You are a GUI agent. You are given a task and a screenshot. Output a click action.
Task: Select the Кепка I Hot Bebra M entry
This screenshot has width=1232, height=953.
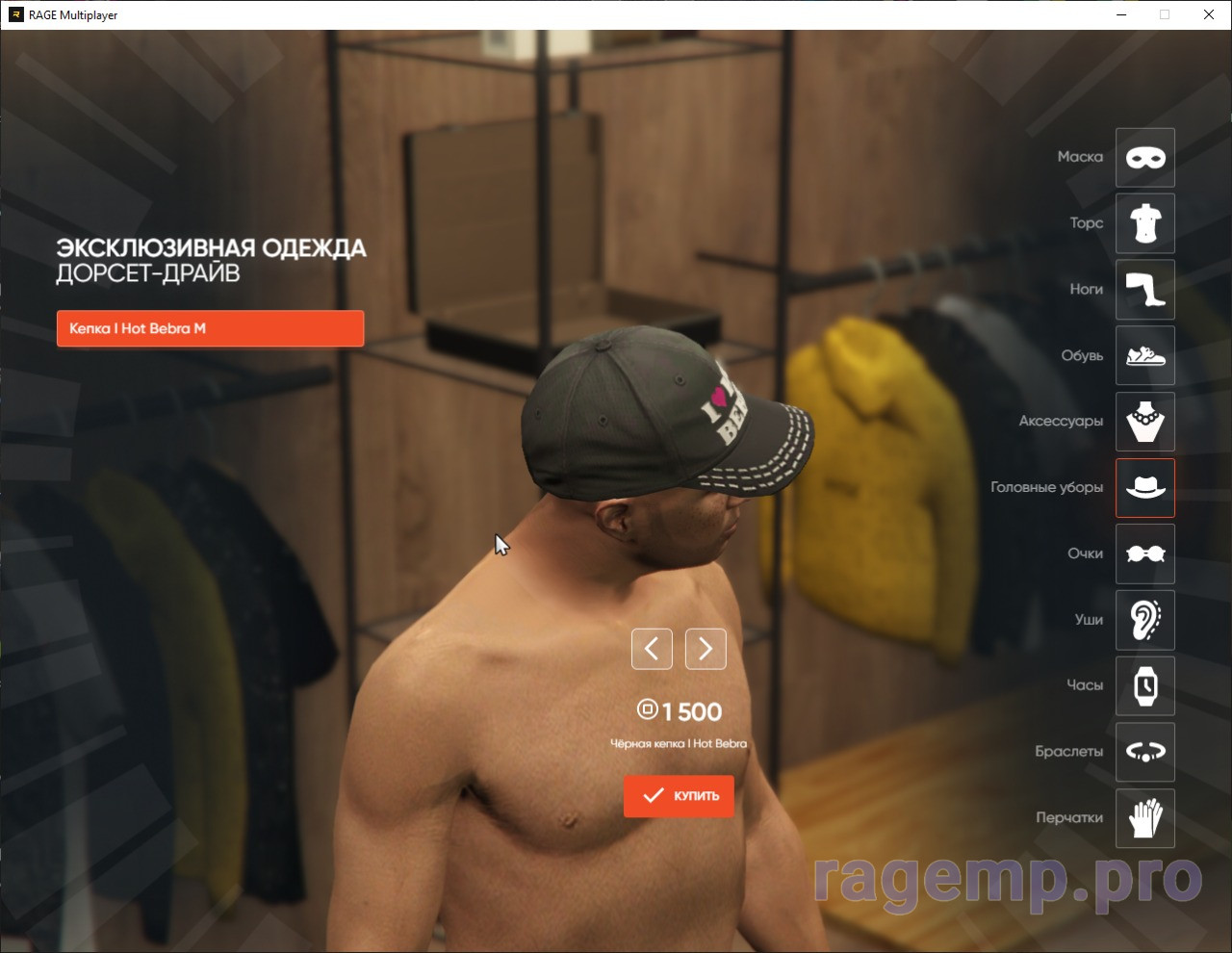210,328
